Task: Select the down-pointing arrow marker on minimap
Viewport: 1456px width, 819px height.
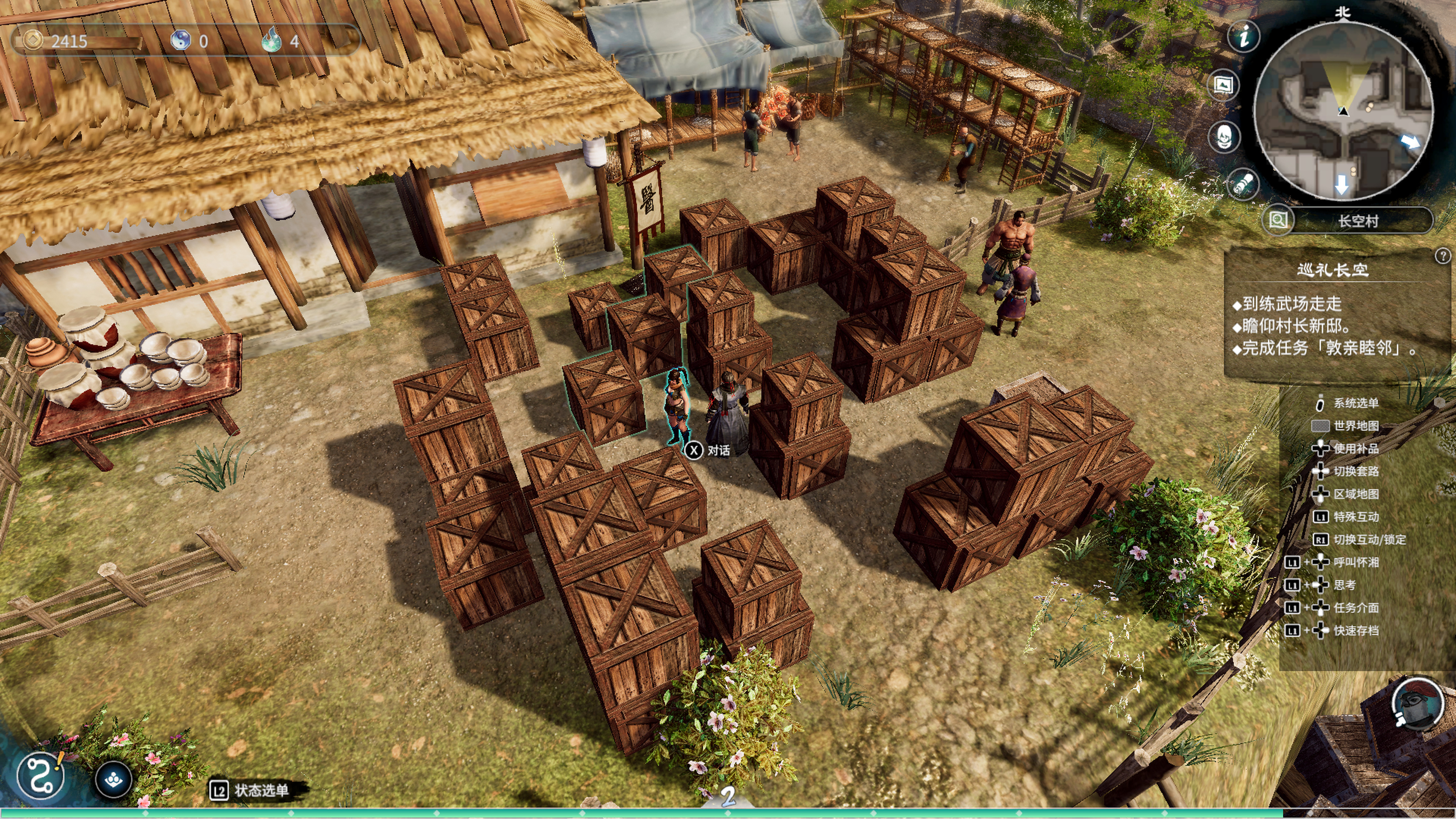Action: [1341, 184]
